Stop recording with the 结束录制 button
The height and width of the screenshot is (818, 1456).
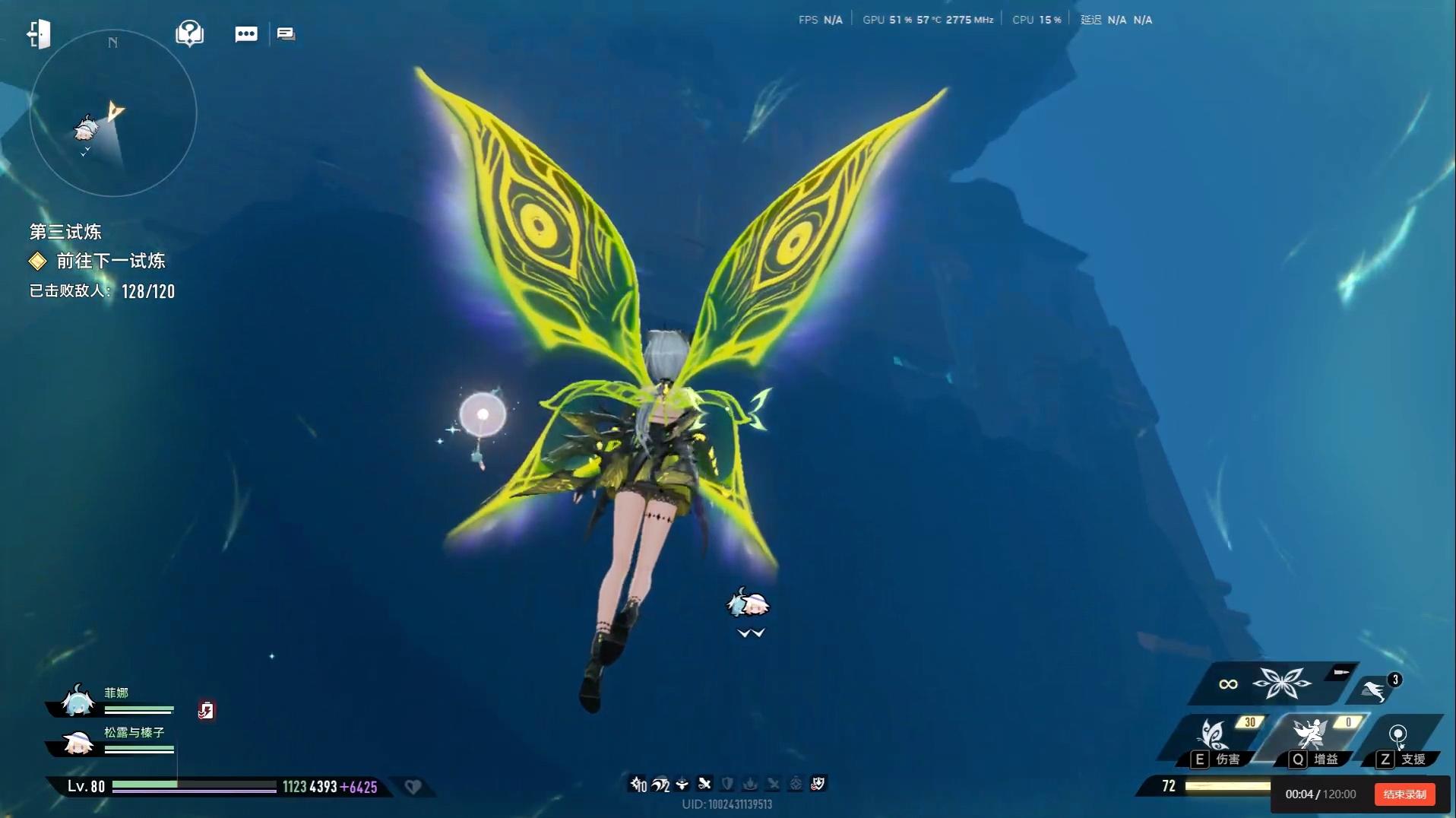[x=1404, y=794]
